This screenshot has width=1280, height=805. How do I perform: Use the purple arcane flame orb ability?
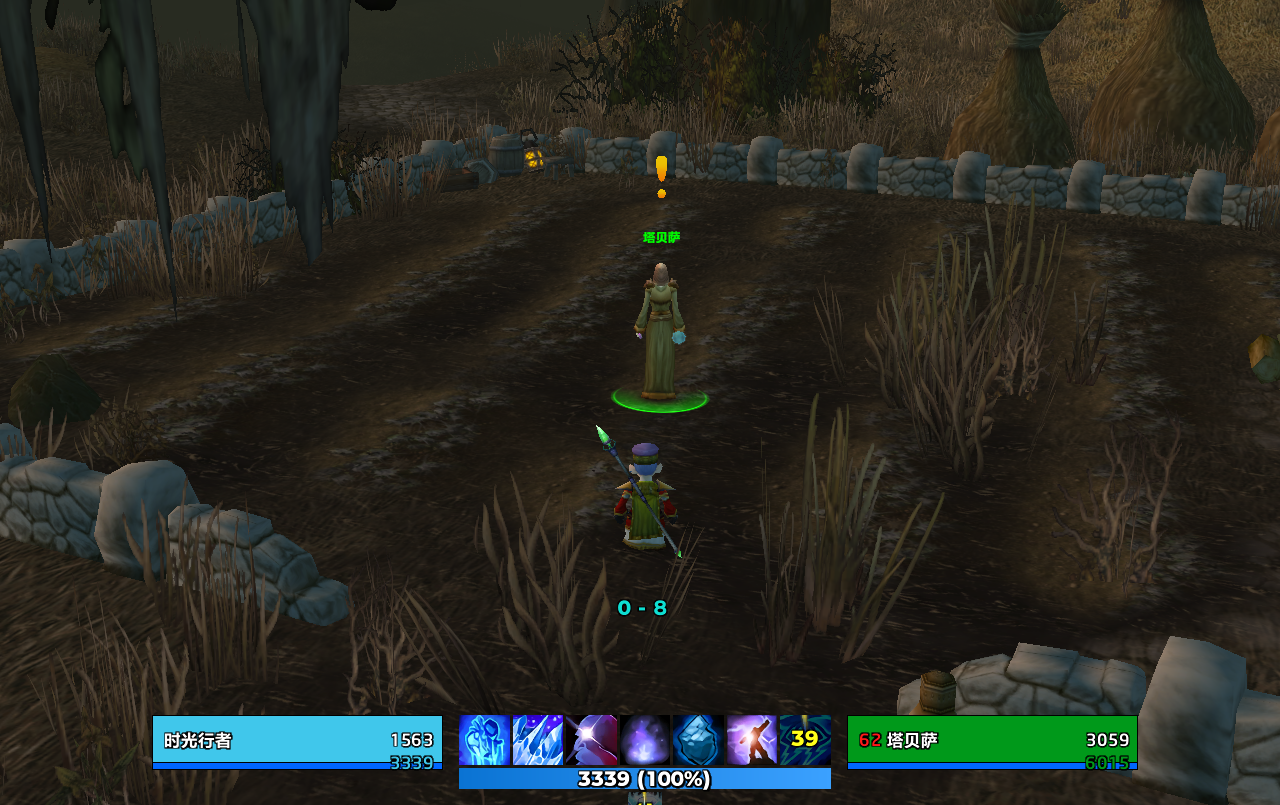[x=645, y=741]
